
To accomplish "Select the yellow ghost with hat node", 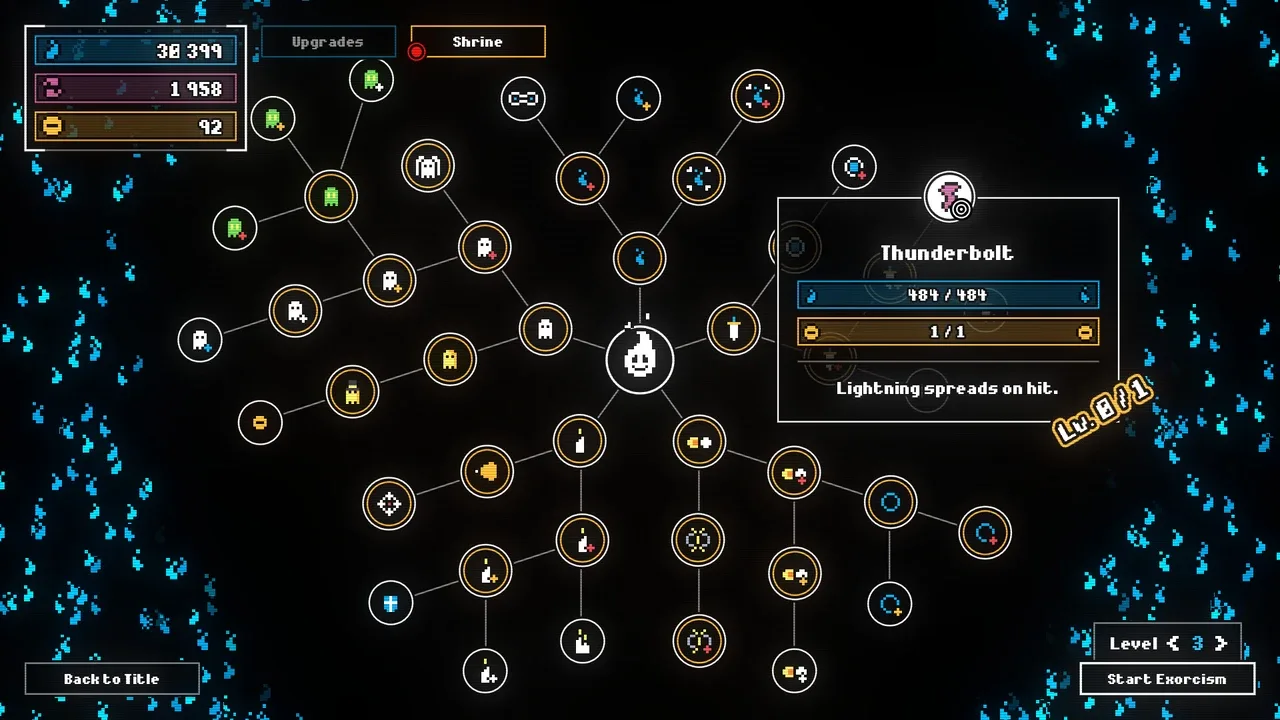I will click(352, 391).
